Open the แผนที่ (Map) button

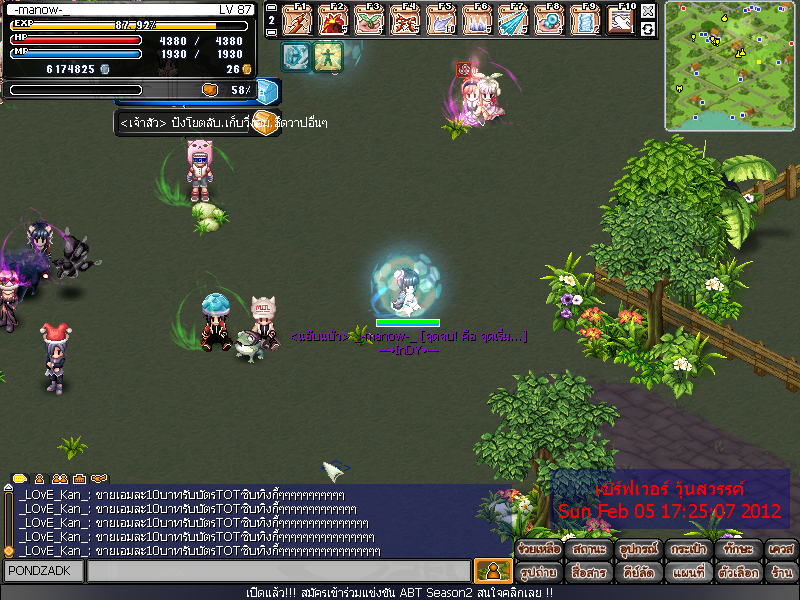click(x=687, y=573)
